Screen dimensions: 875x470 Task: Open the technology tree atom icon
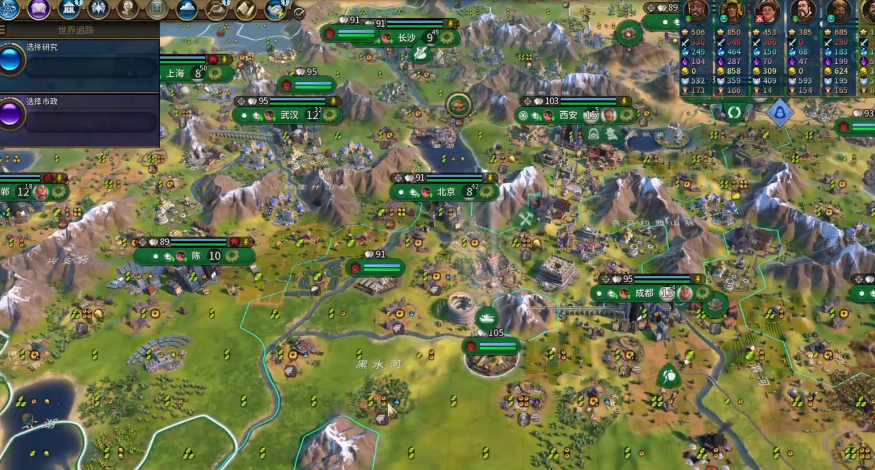click(x=10, y=9)
